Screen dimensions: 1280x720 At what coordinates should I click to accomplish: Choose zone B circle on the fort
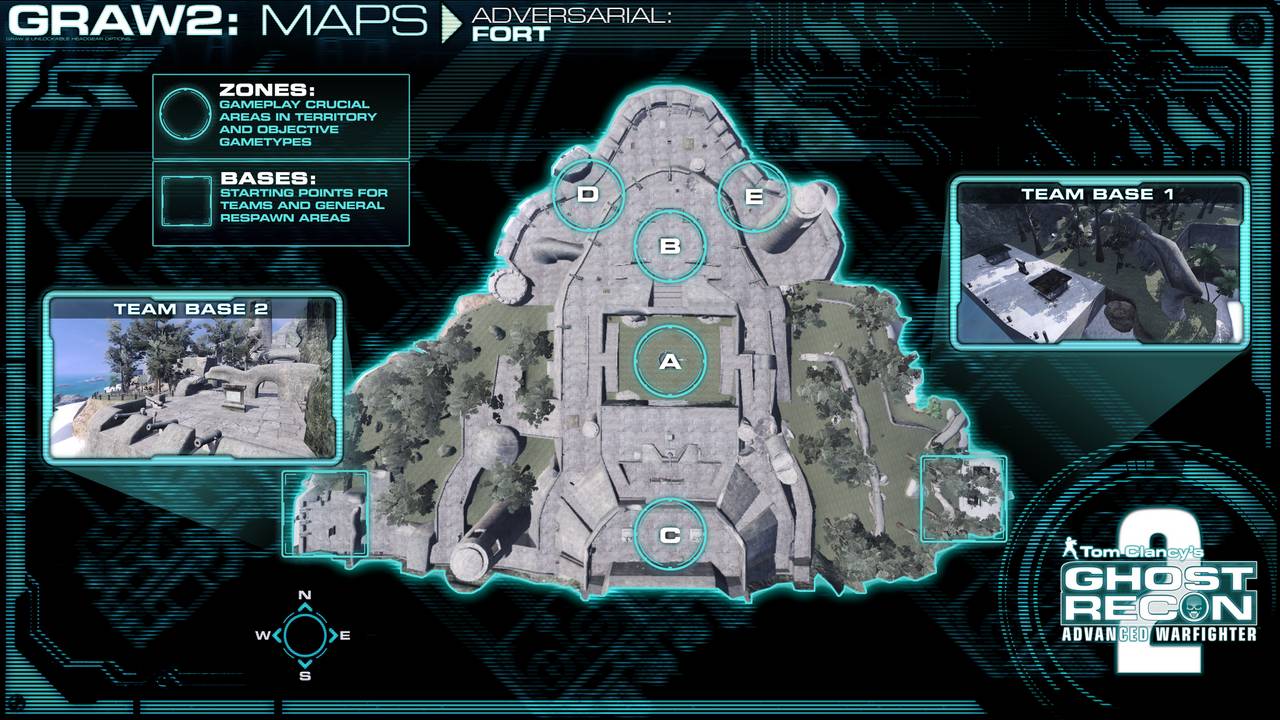point(671,245)
